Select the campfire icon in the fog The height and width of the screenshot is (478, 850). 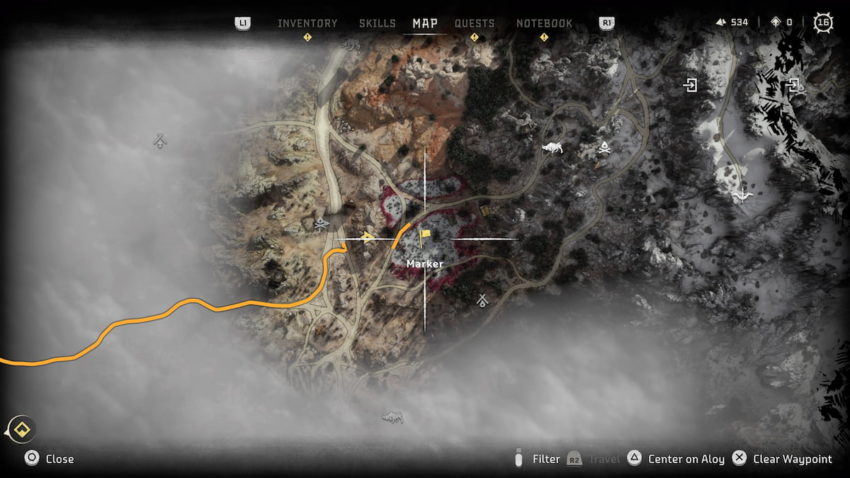(160, 142)
